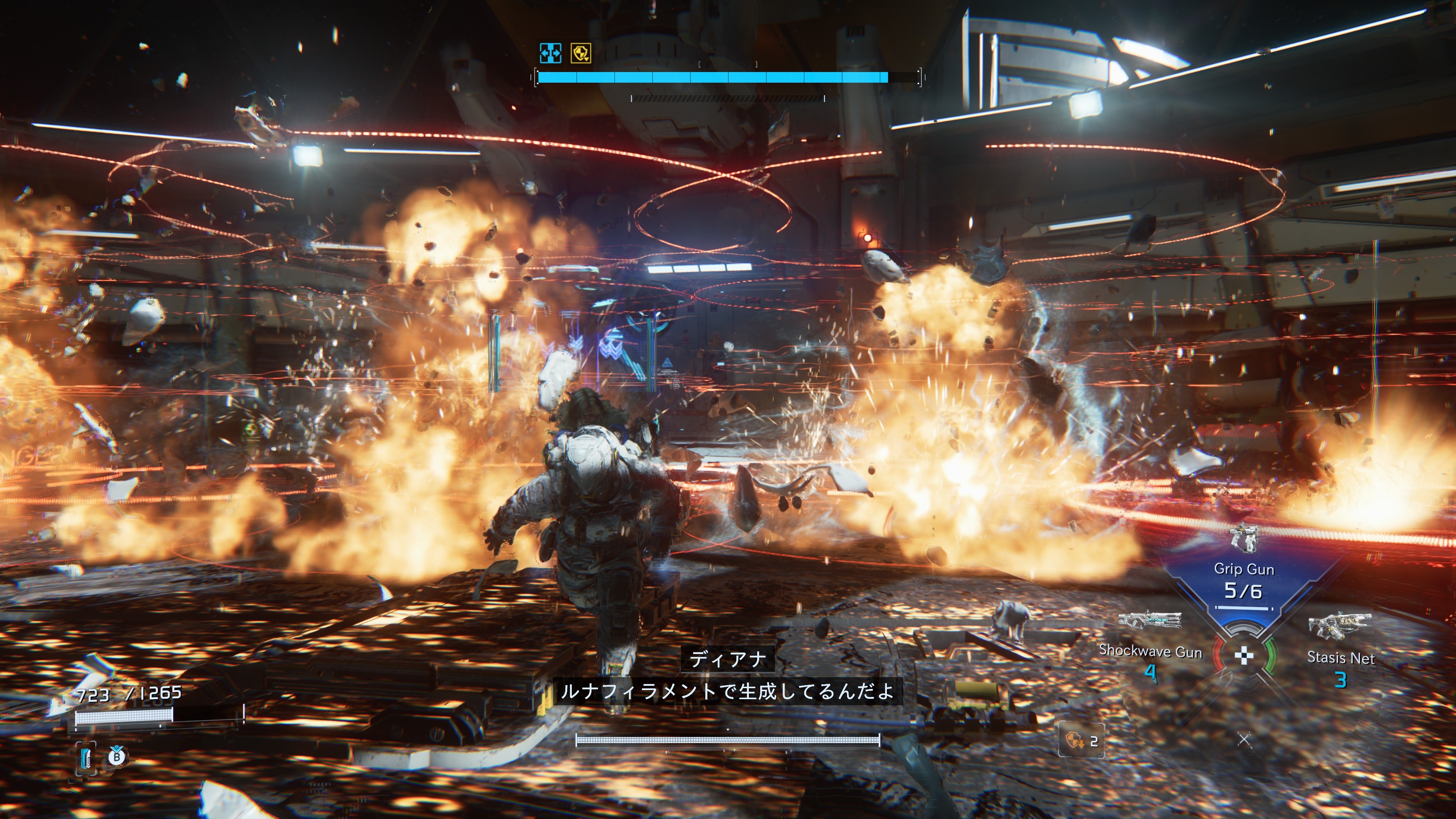The height and width of the screenshot is (819, 1456).
Task: Click the yellow shield debuff status icon
Action: [581, 53]
